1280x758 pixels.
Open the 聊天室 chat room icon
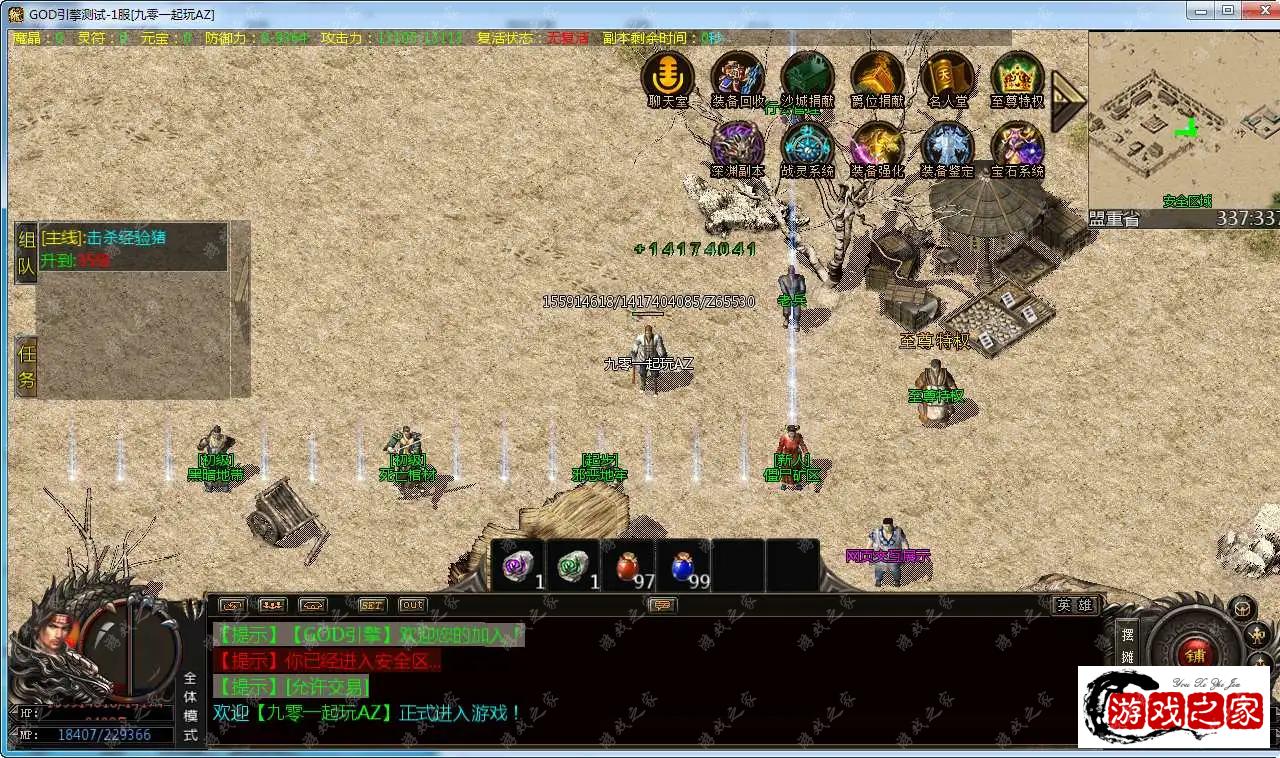(667, 76)
